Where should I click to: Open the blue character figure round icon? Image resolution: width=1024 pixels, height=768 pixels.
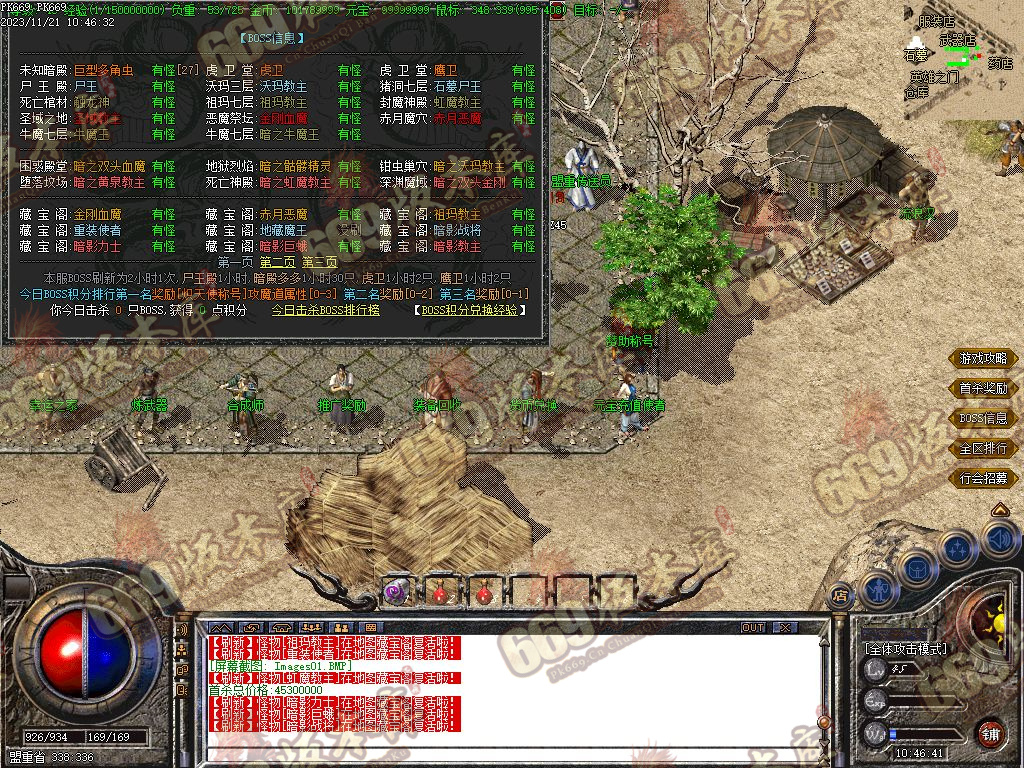[878, 588]
